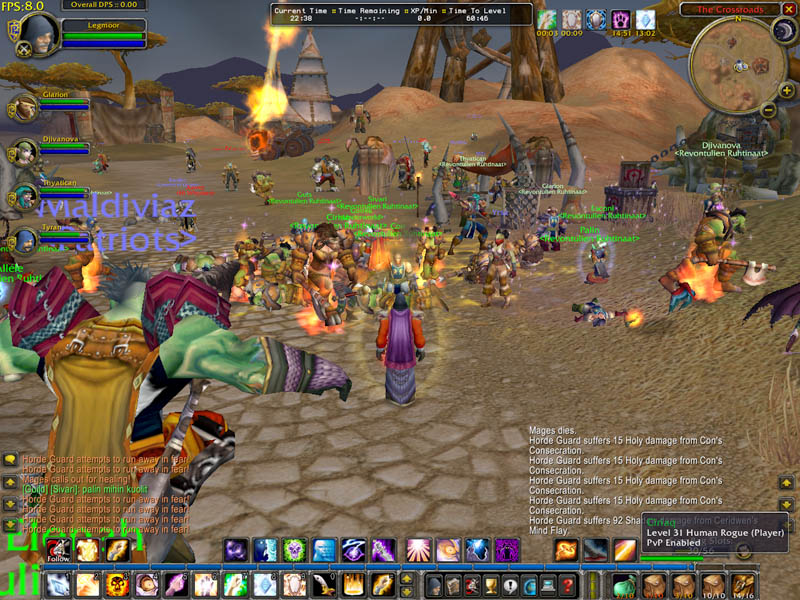Target party member Tyran's portrait
800x600 pixels.
[25, 241]
